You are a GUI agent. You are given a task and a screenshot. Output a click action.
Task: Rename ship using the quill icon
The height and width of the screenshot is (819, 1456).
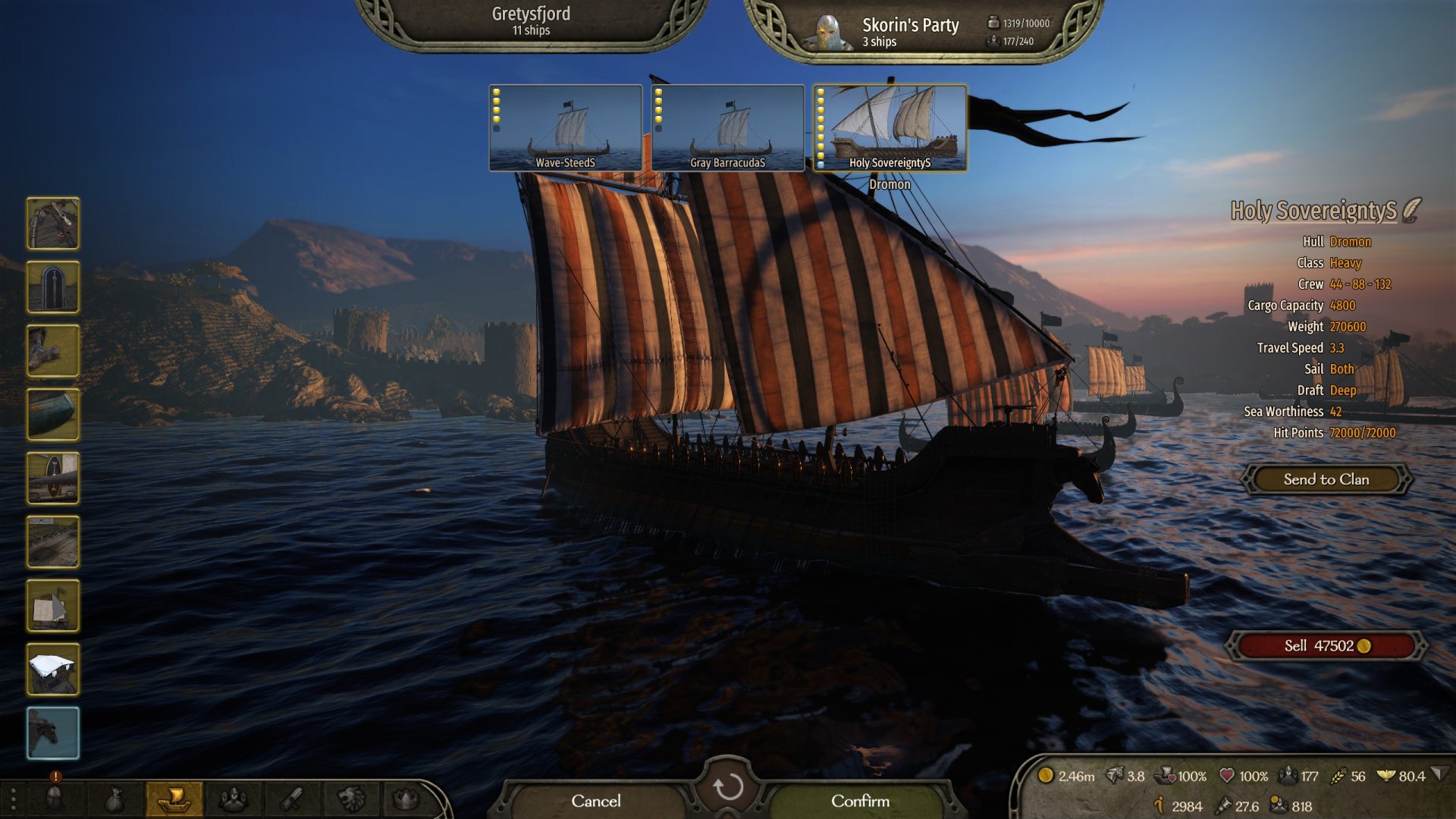1411,210
